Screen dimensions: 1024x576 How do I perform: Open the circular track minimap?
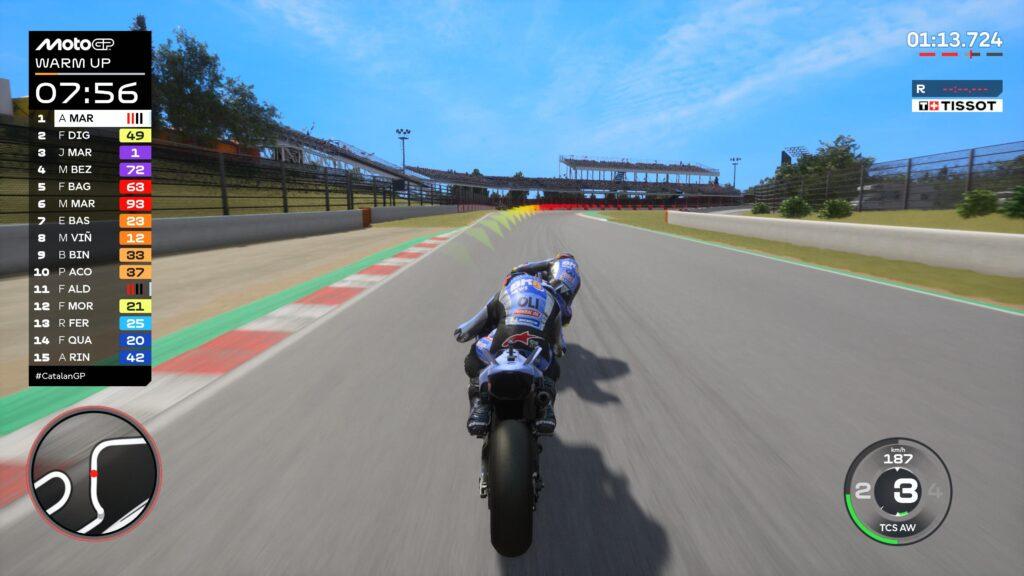[x=93, y=472]
